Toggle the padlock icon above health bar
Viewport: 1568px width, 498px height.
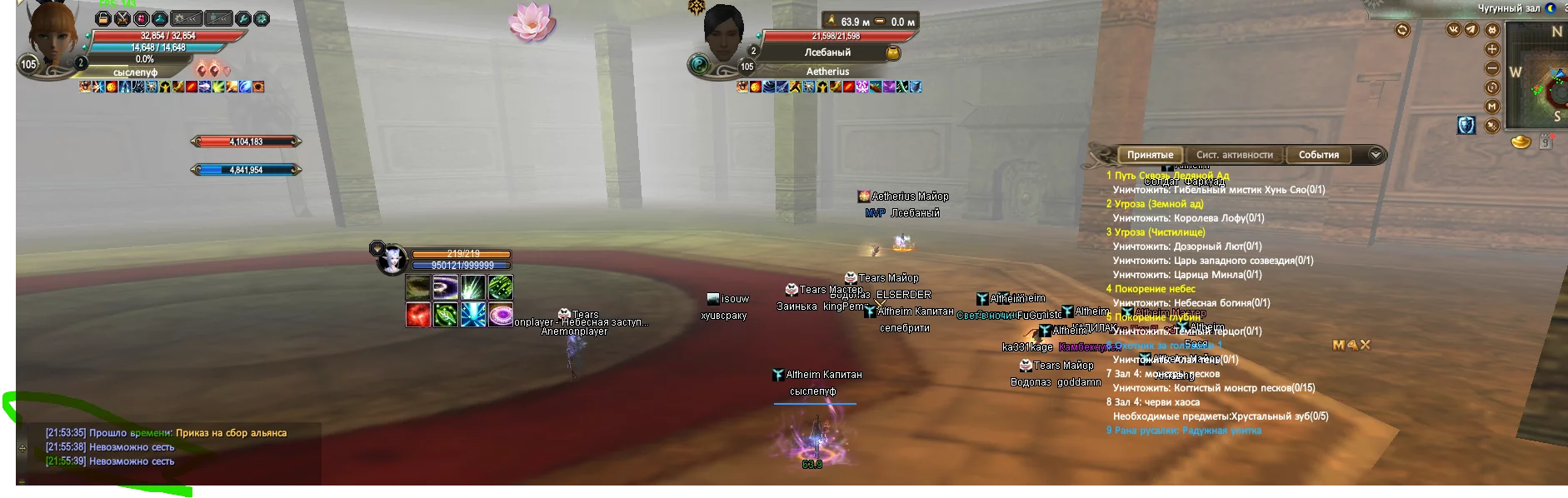pyautogui.click(x=103, y=18)
